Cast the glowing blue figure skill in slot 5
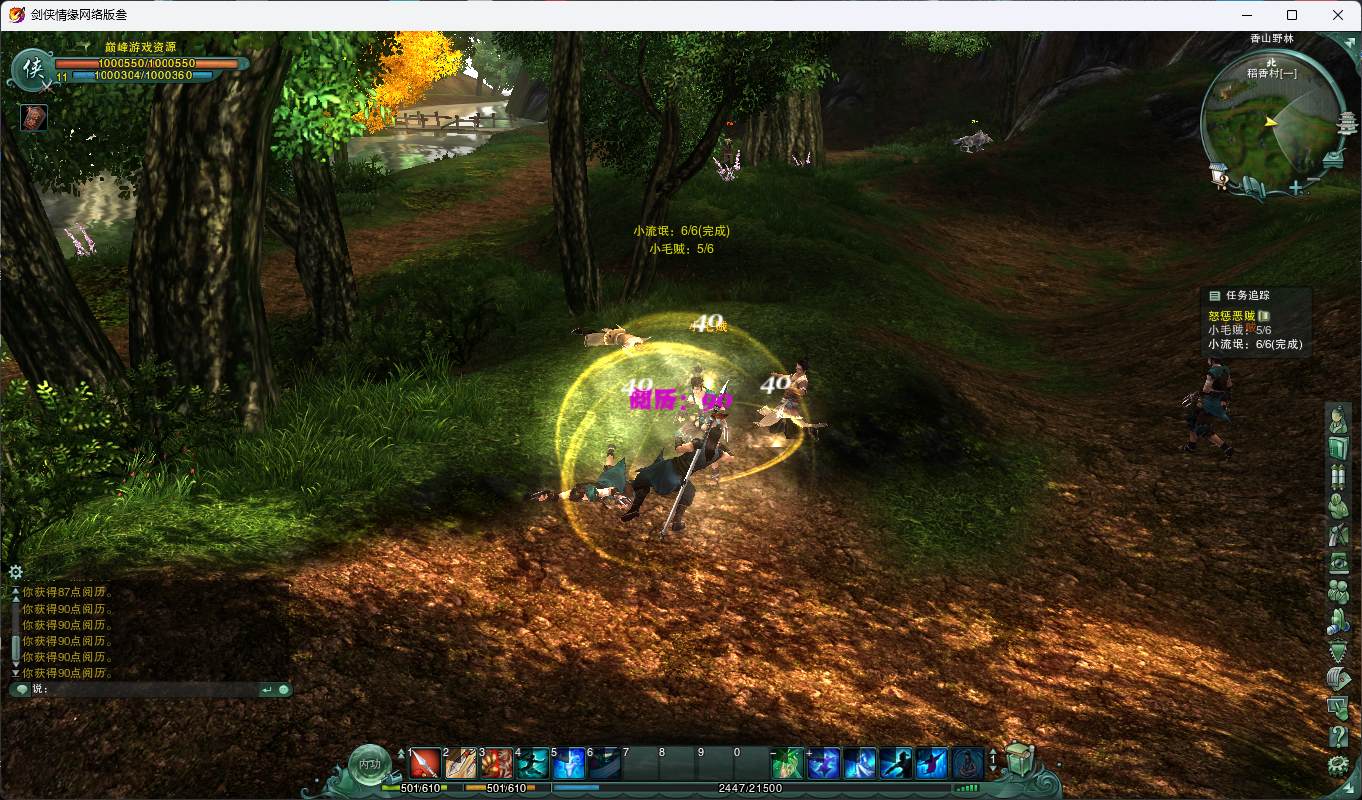The image size is (1362, 800). click(x=569, y=764)
